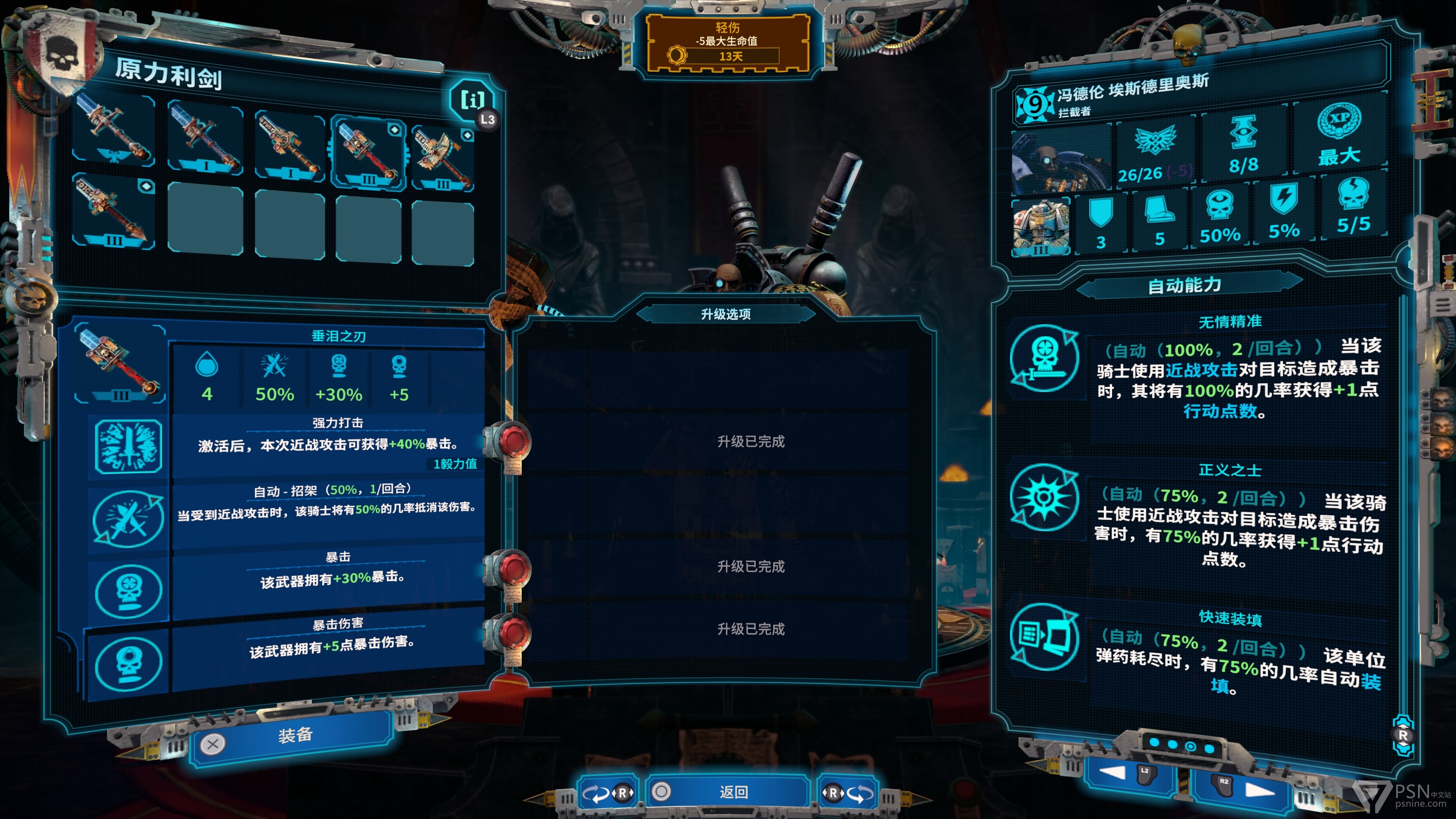
Task: Click the 升级选项 upgrade options header
Action: coord(726,314)
